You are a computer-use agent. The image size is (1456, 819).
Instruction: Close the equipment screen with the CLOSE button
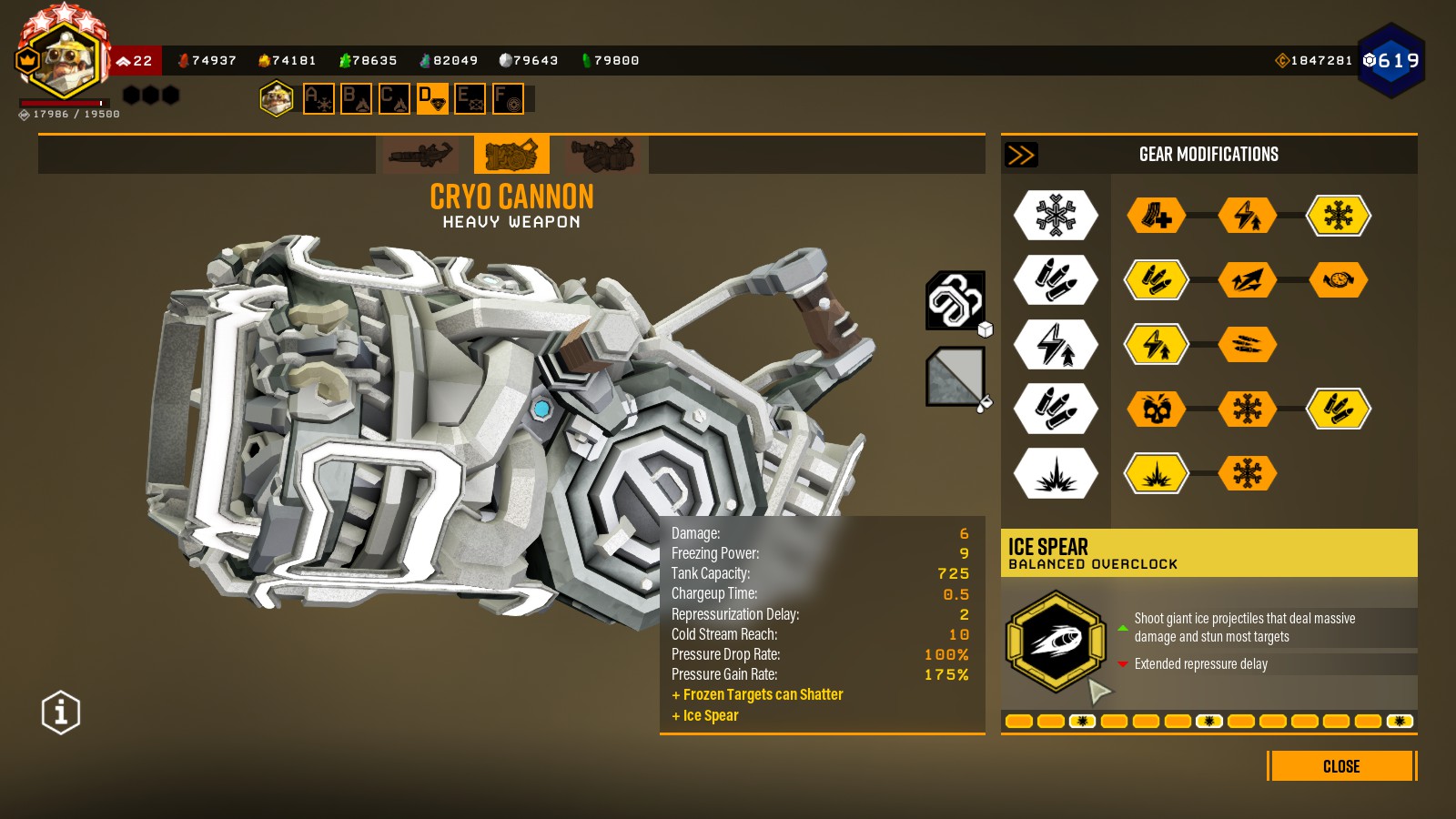(x=1341, y=766)
